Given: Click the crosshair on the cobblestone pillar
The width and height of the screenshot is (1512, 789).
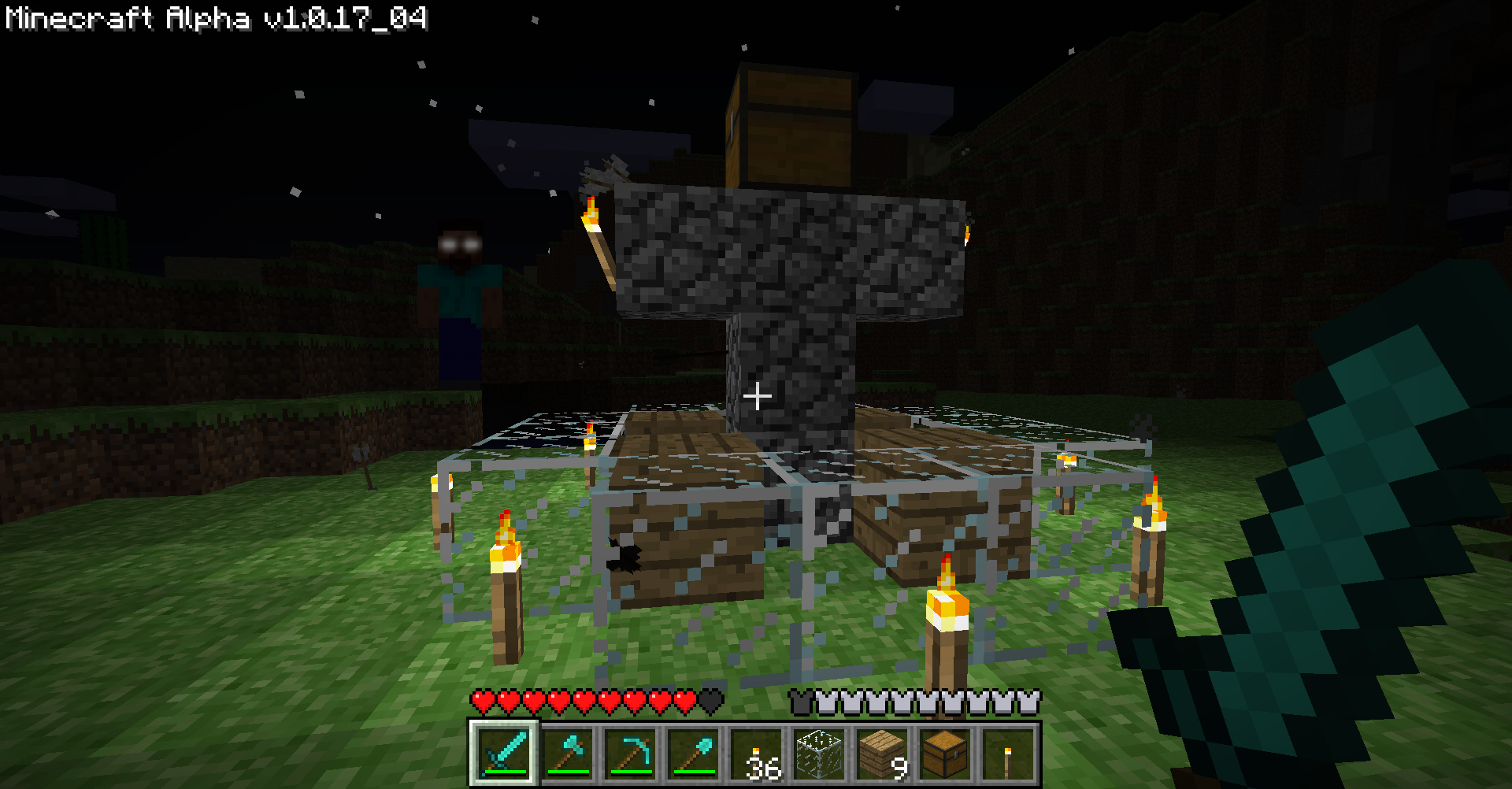Looking at the screenshot, I should pyautogui.click(x=758, y=396).
